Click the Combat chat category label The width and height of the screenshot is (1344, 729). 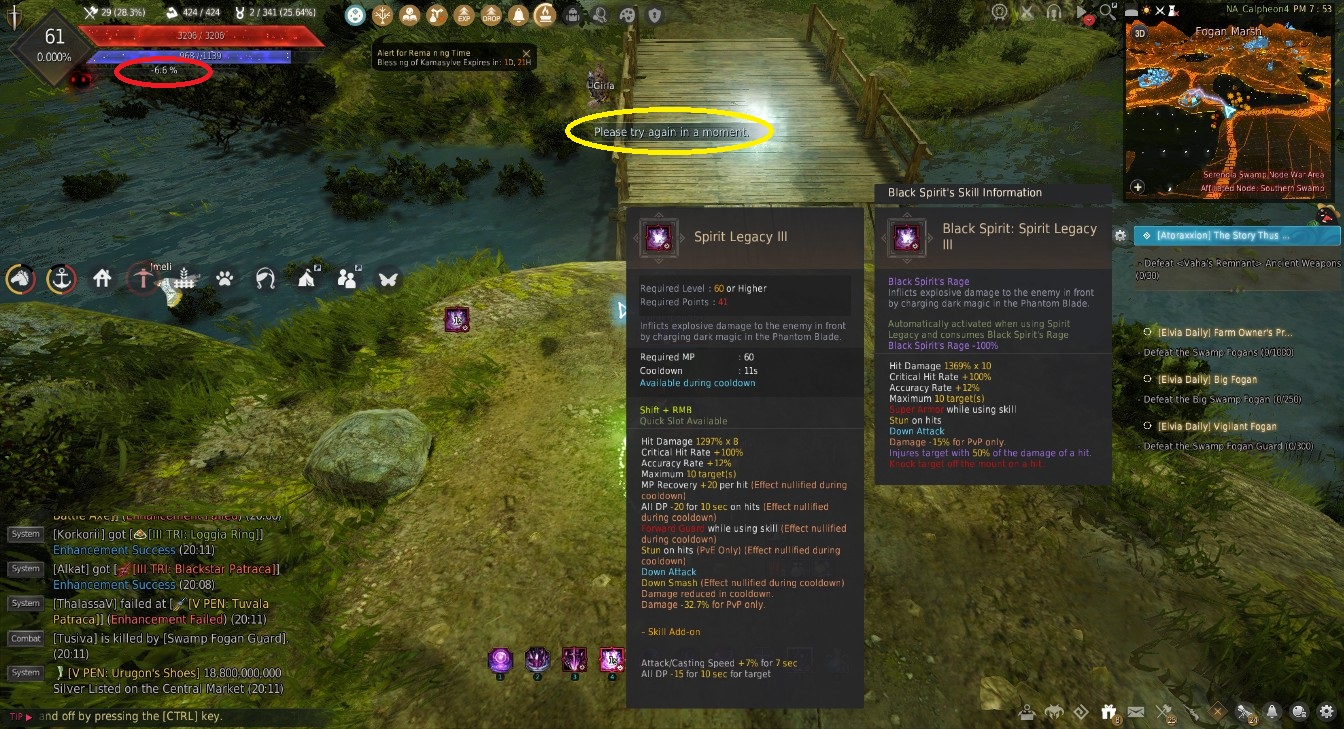(x=25, y=638)
